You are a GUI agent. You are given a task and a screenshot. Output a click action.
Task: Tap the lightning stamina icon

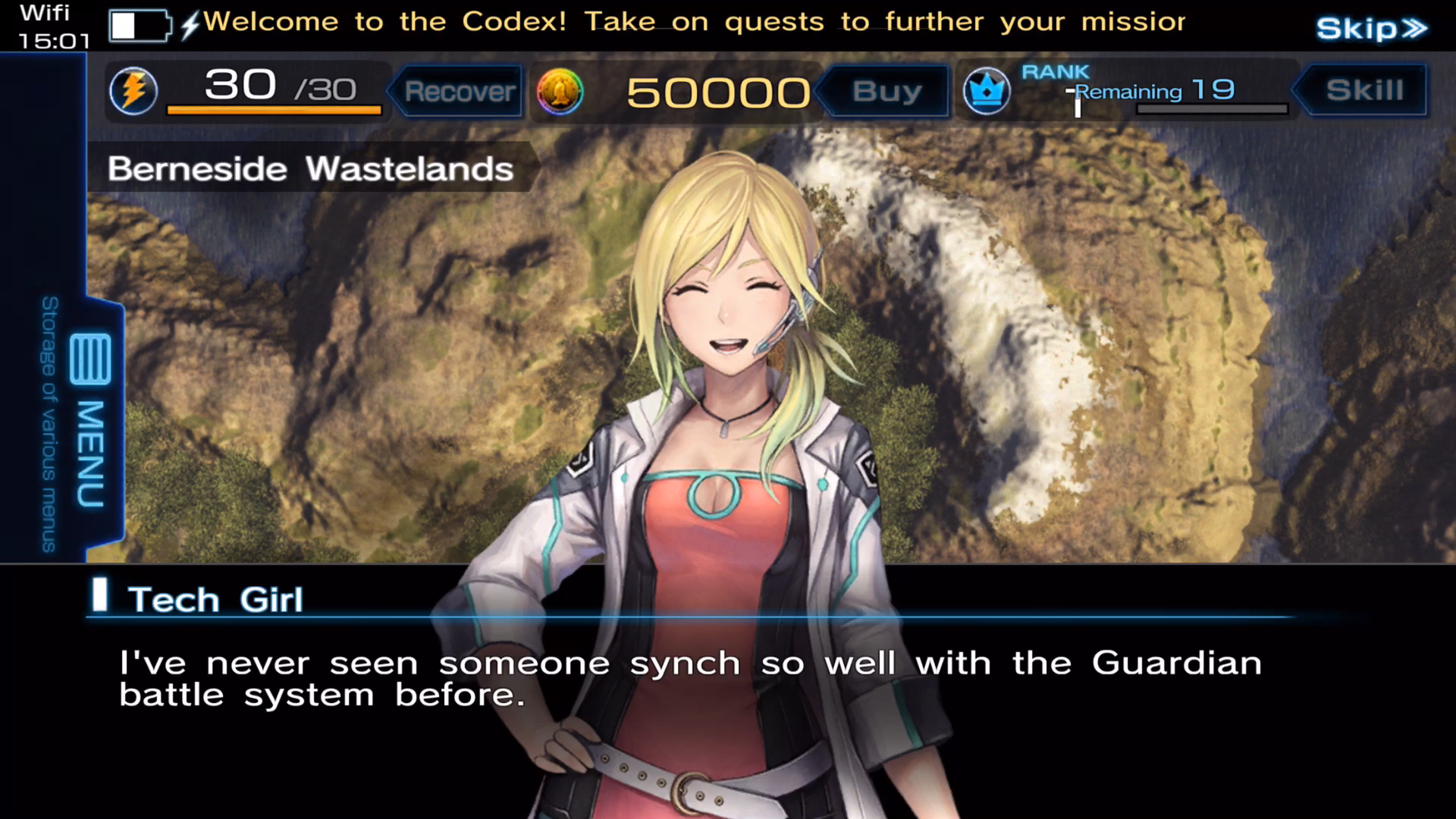coord(133,90)
